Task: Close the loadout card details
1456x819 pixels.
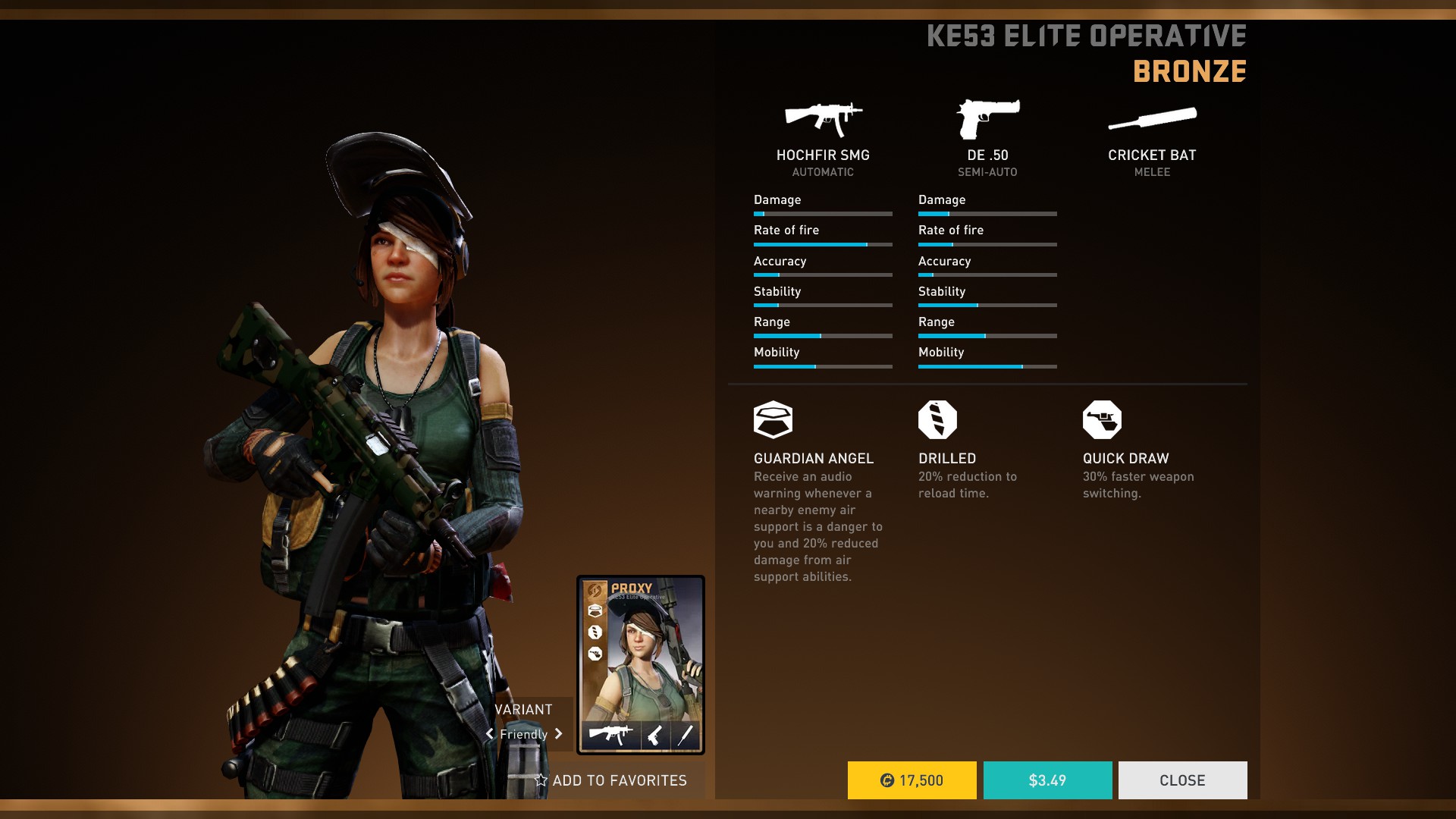Action: (1182, 780)
